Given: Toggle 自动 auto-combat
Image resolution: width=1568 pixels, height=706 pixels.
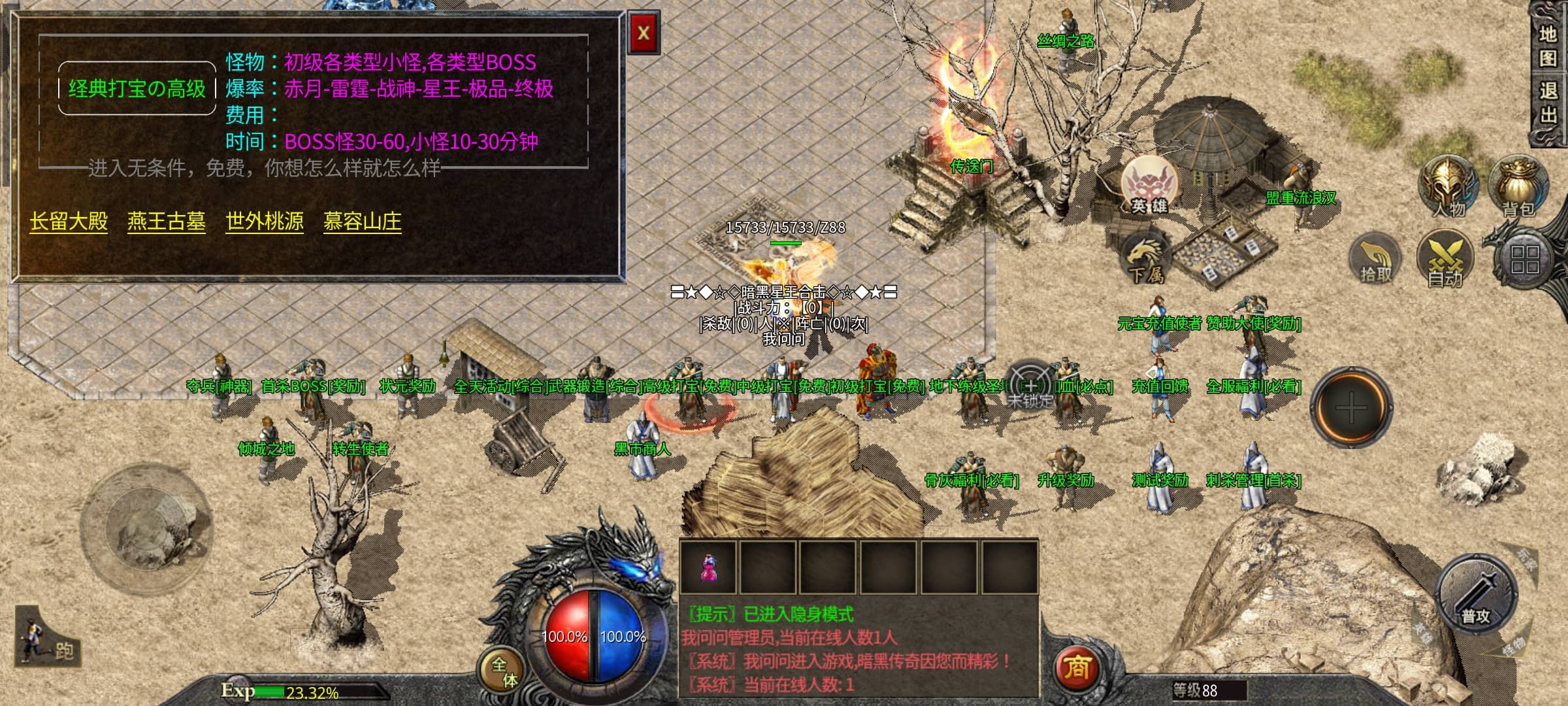Looking at the screenshot, I should pyautogui.click(x=1445, y=260).
